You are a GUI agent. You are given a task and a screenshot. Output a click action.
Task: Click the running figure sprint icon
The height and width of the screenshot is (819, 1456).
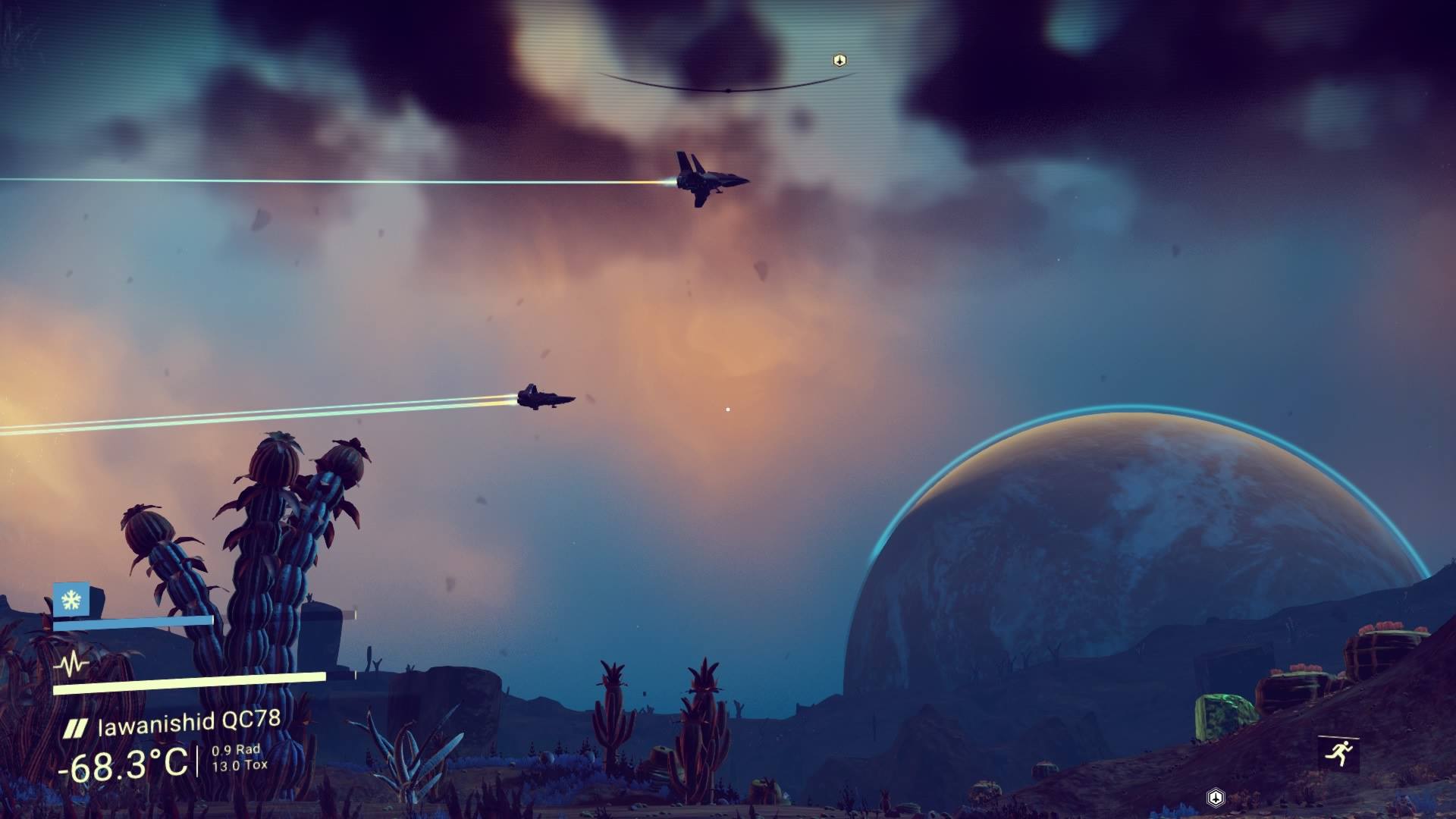[1338, 753]
